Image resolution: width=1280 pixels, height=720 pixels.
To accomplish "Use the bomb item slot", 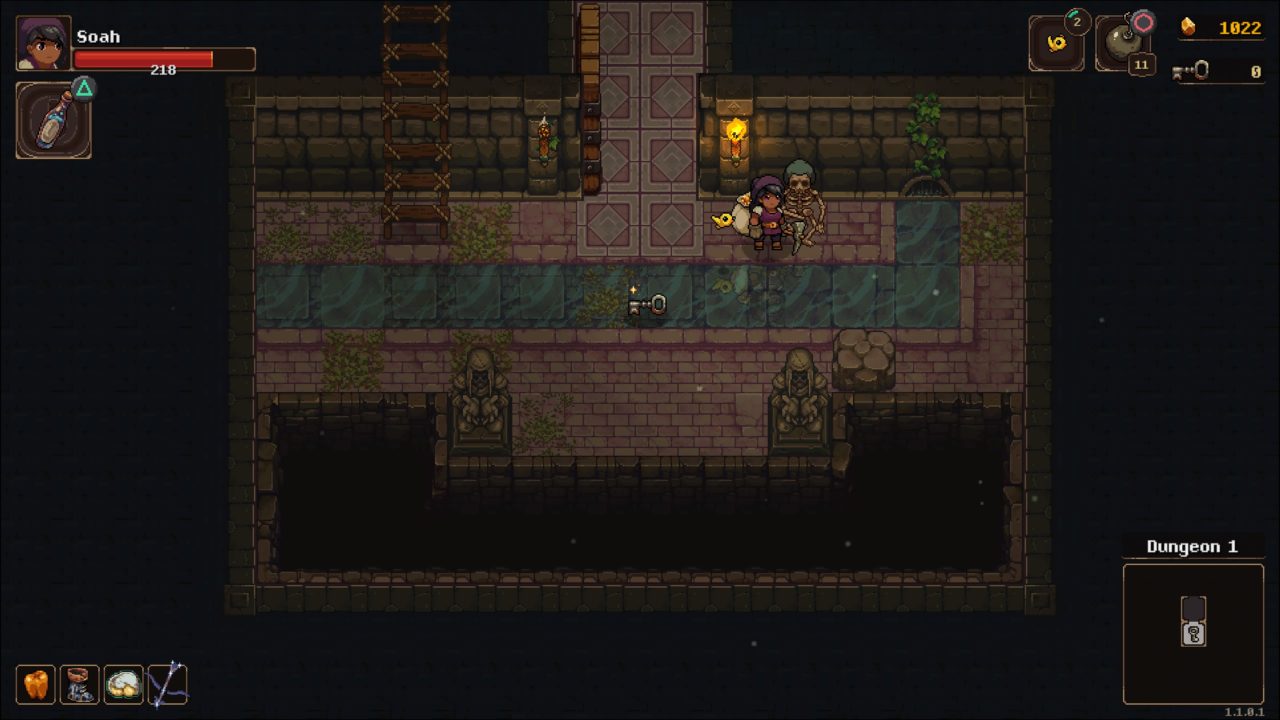I will coord(1122,44).
